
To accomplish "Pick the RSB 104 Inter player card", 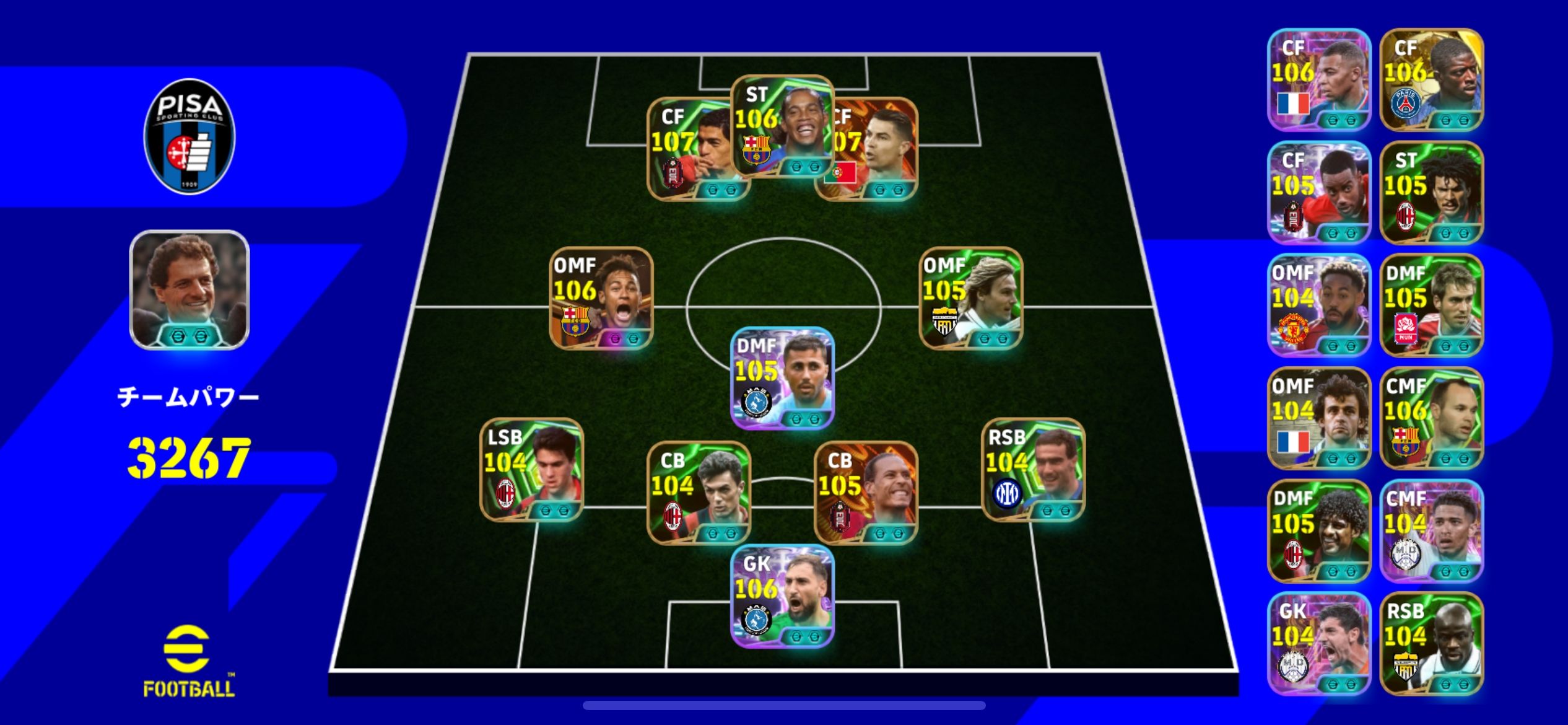I will tap(1032, 470).
